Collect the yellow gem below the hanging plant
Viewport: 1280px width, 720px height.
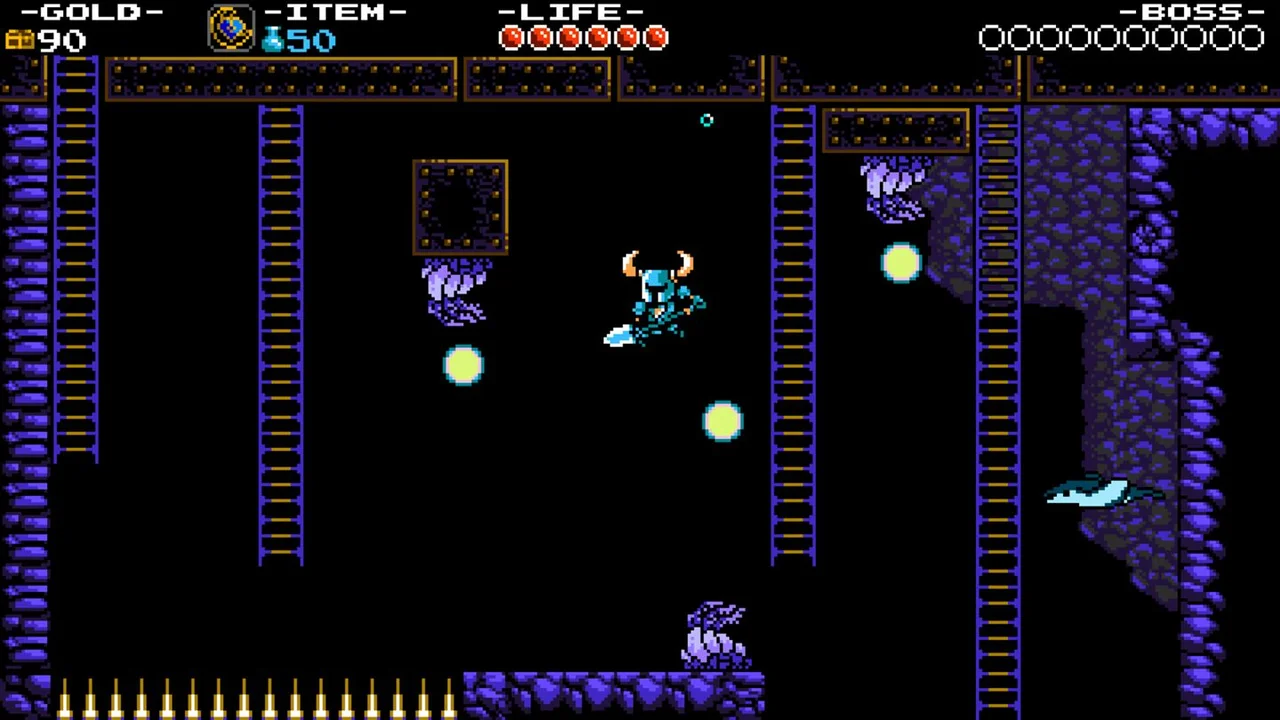[x=462, y=365]
